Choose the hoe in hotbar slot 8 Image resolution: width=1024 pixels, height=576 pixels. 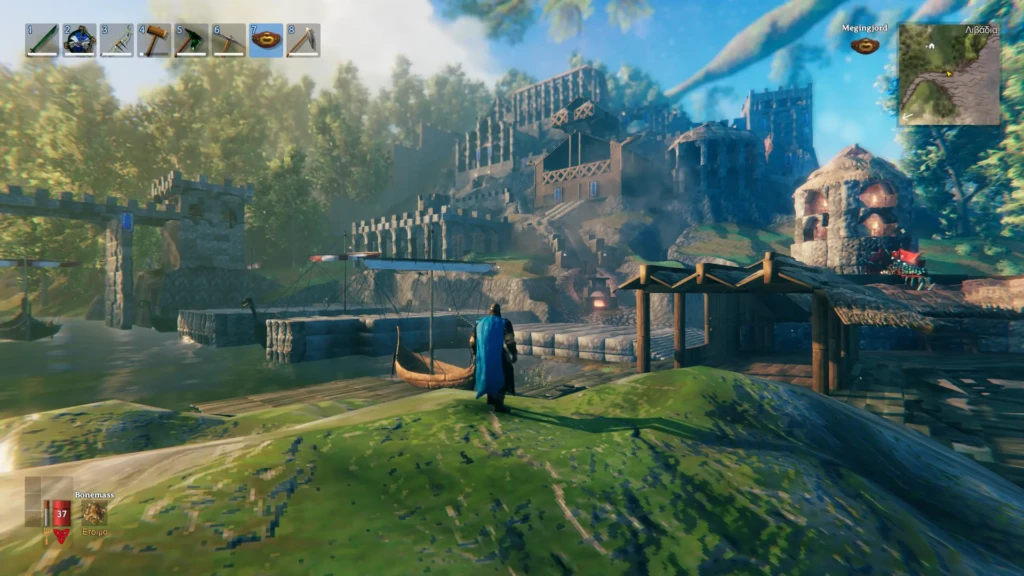pyautogui.click(x=303, y=40)
